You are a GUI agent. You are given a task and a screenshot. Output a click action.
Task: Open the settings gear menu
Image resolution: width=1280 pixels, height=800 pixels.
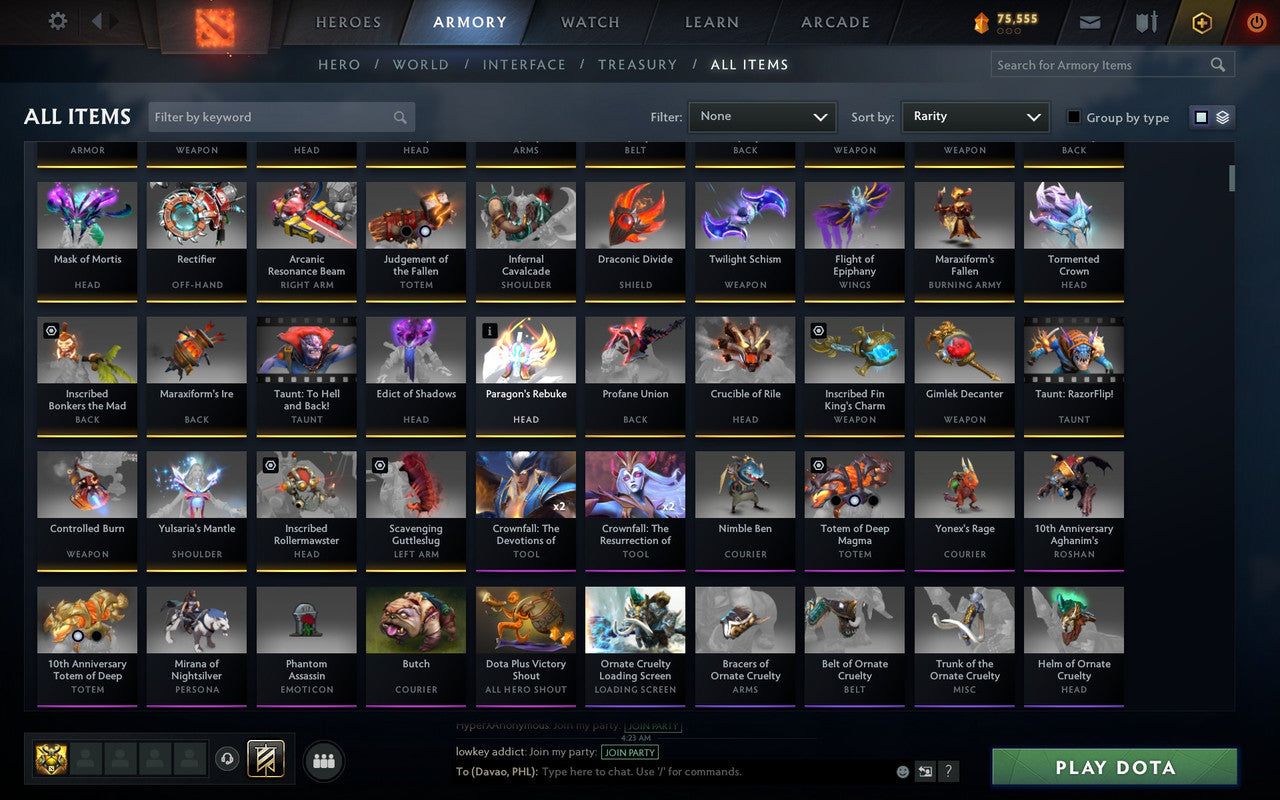57,22
